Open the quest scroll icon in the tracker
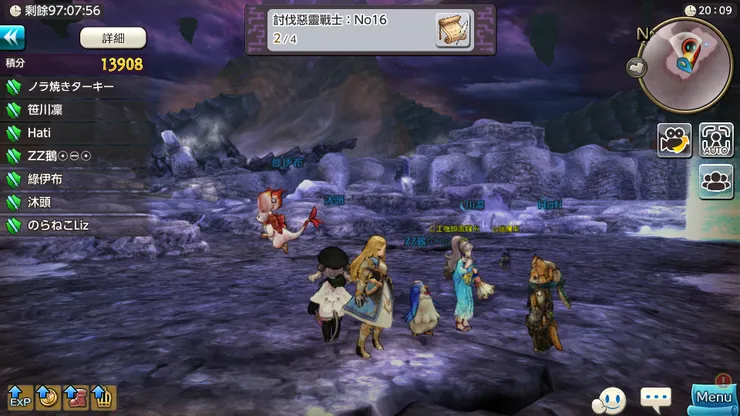 click(453, 30)
